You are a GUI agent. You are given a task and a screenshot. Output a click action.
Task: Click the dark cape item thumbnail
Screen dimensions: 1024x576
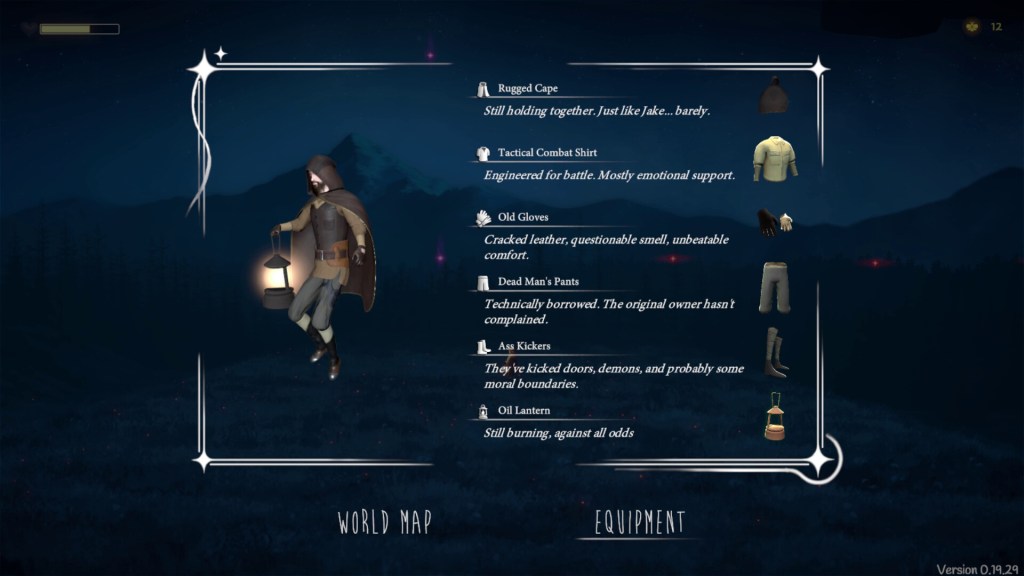(772, 96)
